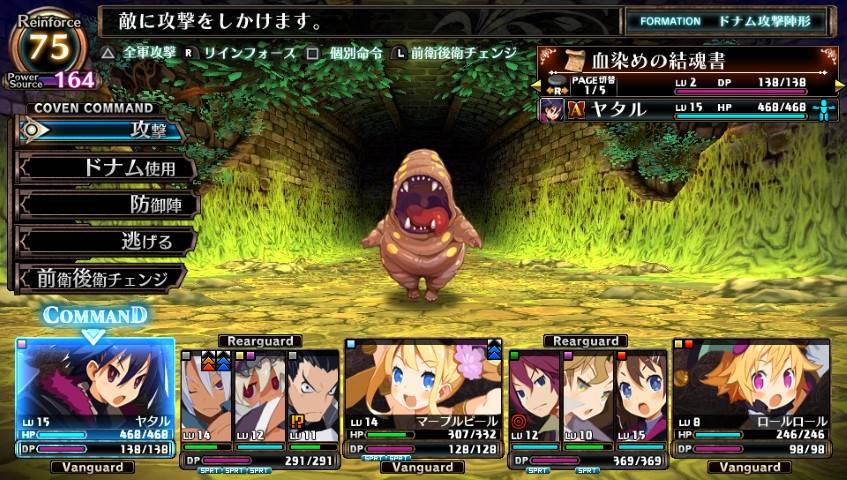Select the ロールロール coven panel
Image resolution: width=847 pixels, height=480 pixels.
click(x=750, y=398)
